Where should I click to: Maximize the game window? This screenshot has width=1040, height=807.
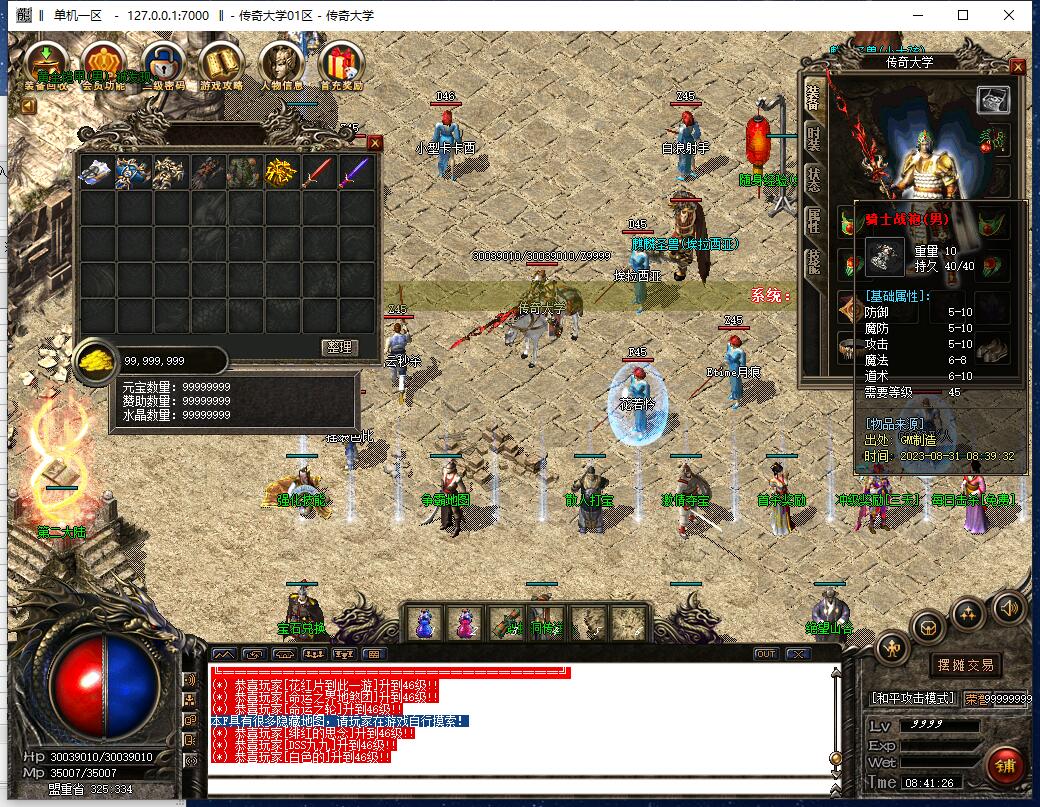coord(963,15)
